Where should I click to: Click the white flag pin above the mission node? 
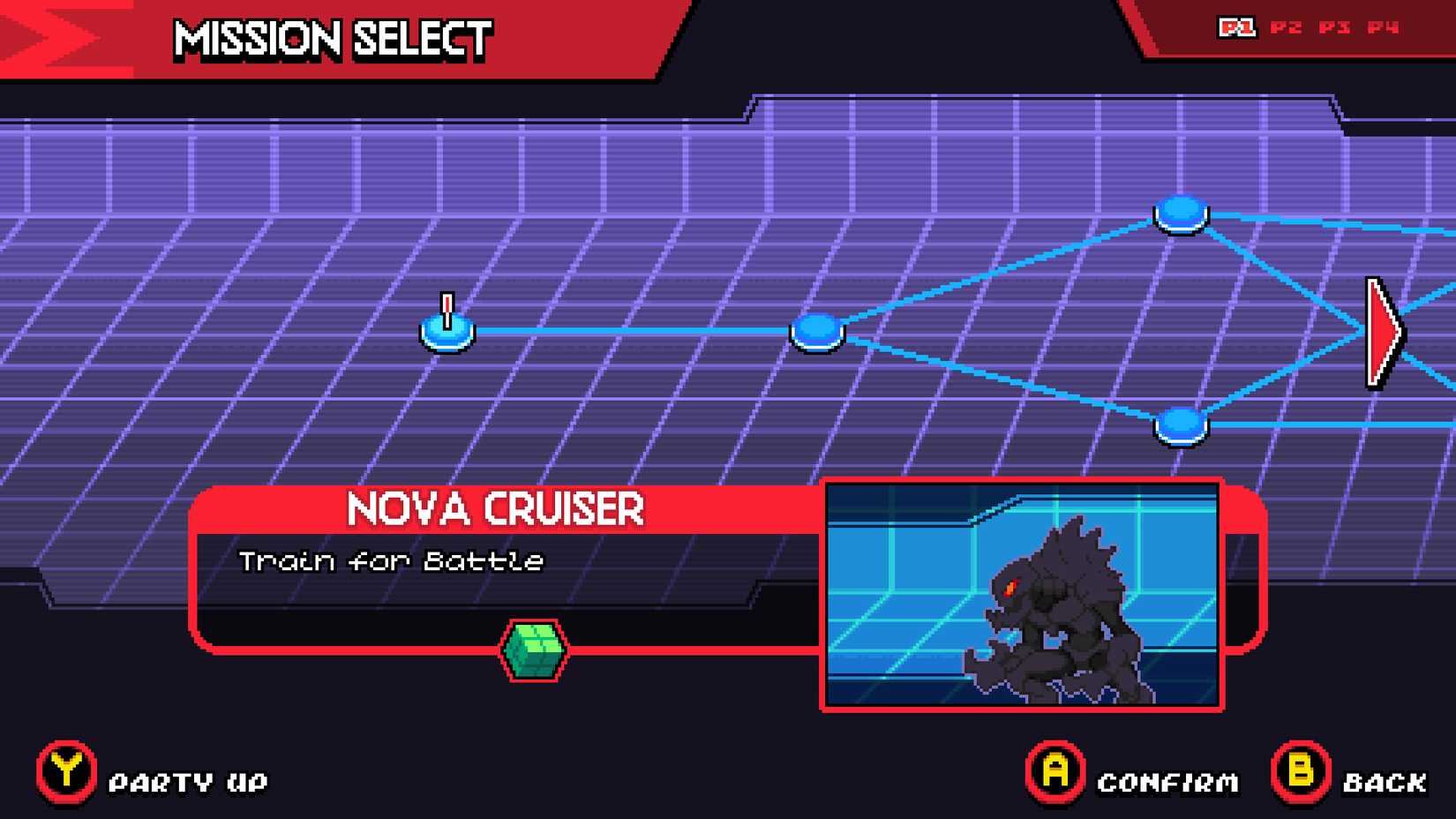[448, 305]
